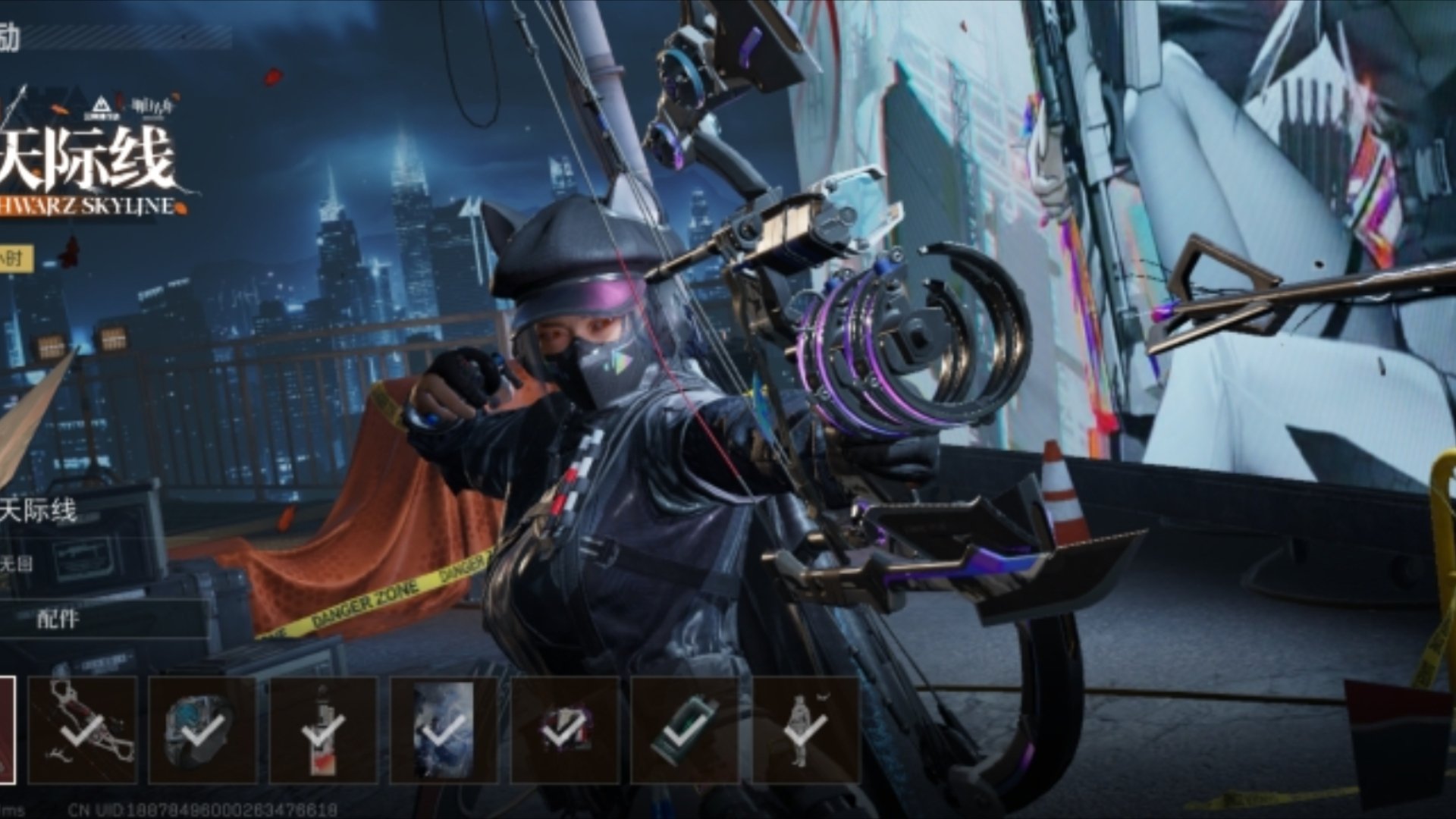
Task: Select the compound bow reward thumbnail
Action: click(83, 730)
